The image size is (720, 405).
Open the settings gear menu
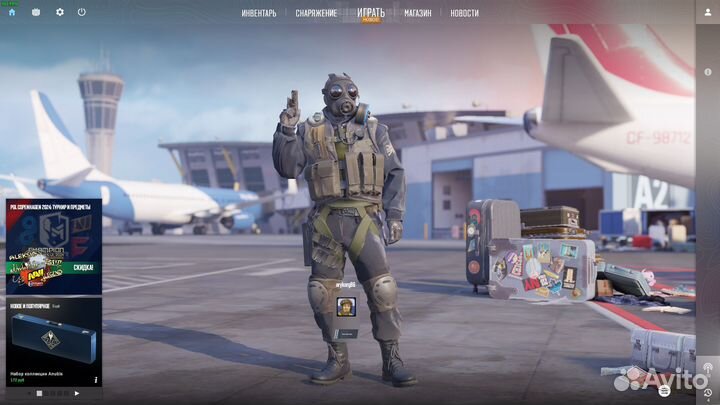[x=59, y=12]
